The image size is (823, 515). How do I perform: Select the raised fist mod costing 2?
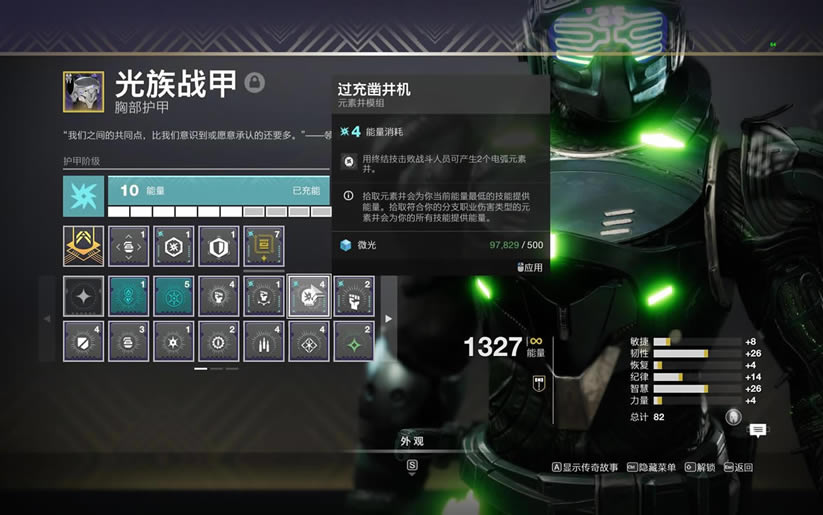tap(354, 296)
